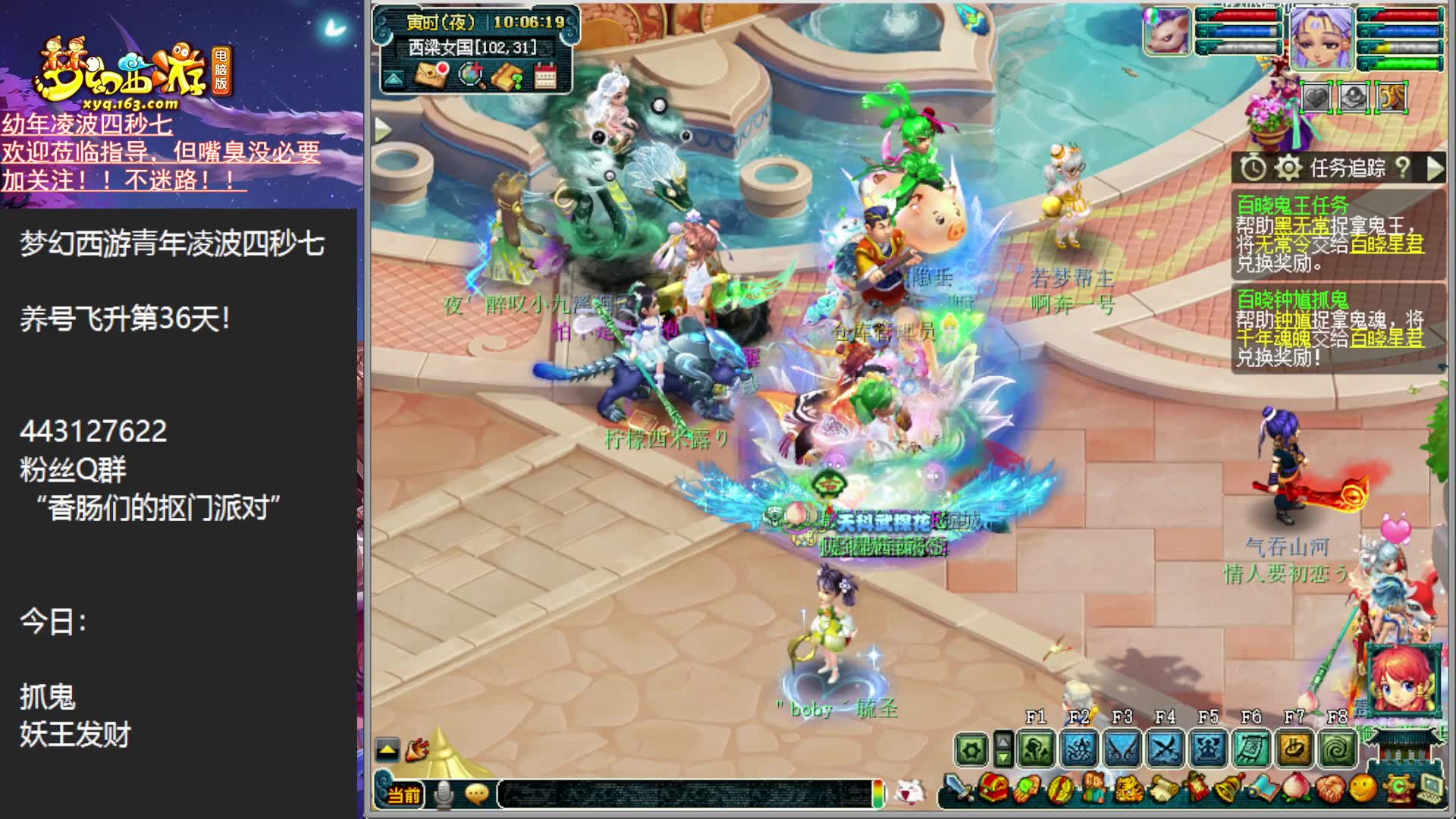Image resolution: width=1456 pixels, height=819 pixels.
Task: Click the purple-haired character portrait
Action: coord(1321,38)
